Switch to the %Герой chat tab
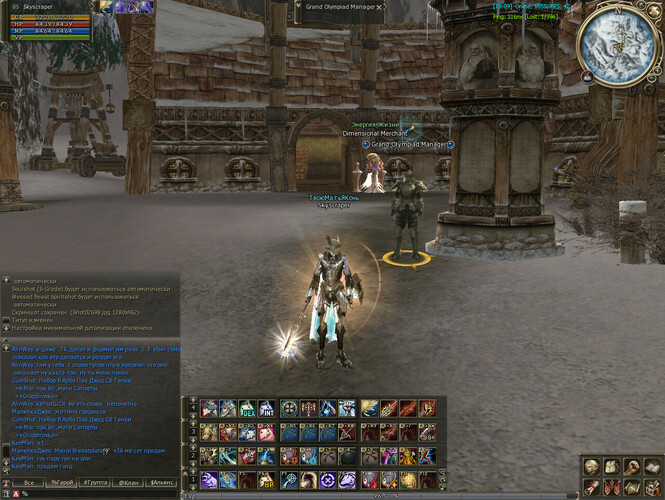This screenshot has width=665, height=500. click(61, 482)
